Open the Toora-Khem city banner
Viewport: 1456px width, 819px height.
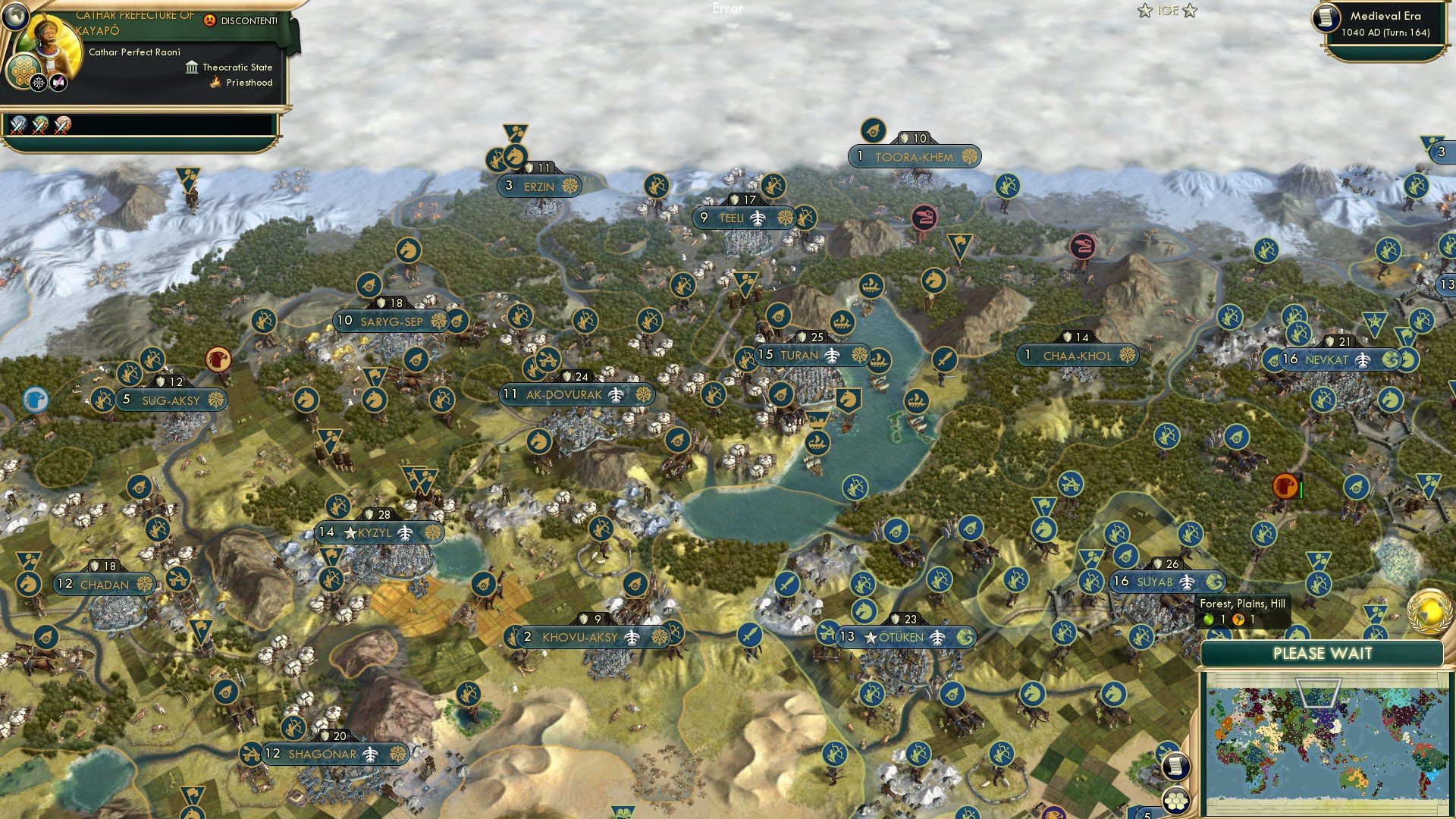pyautogui.click(x=914, y=156)
